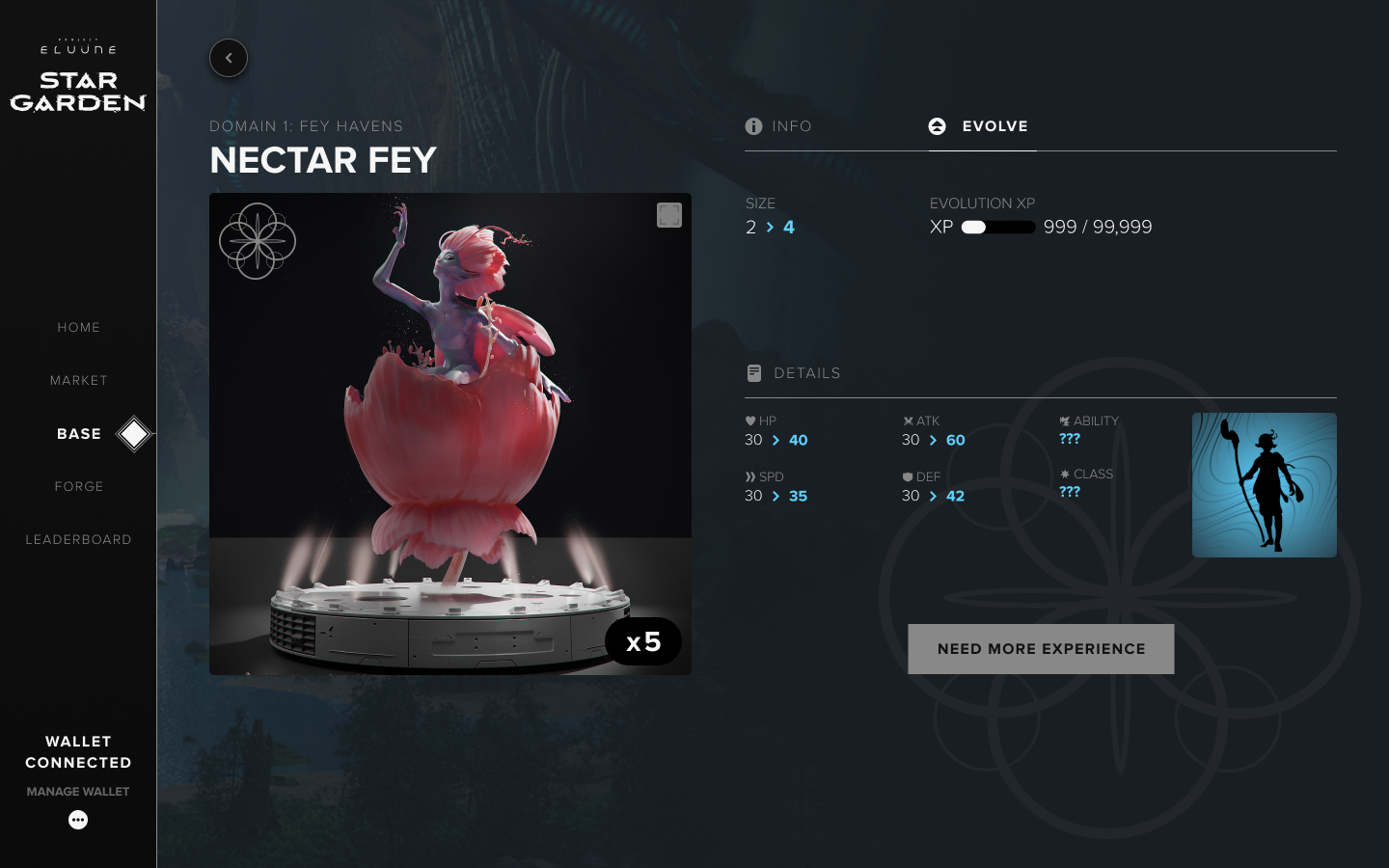
Task: View the evolved form silhouette thumbnail
Action: [1264, 485]
